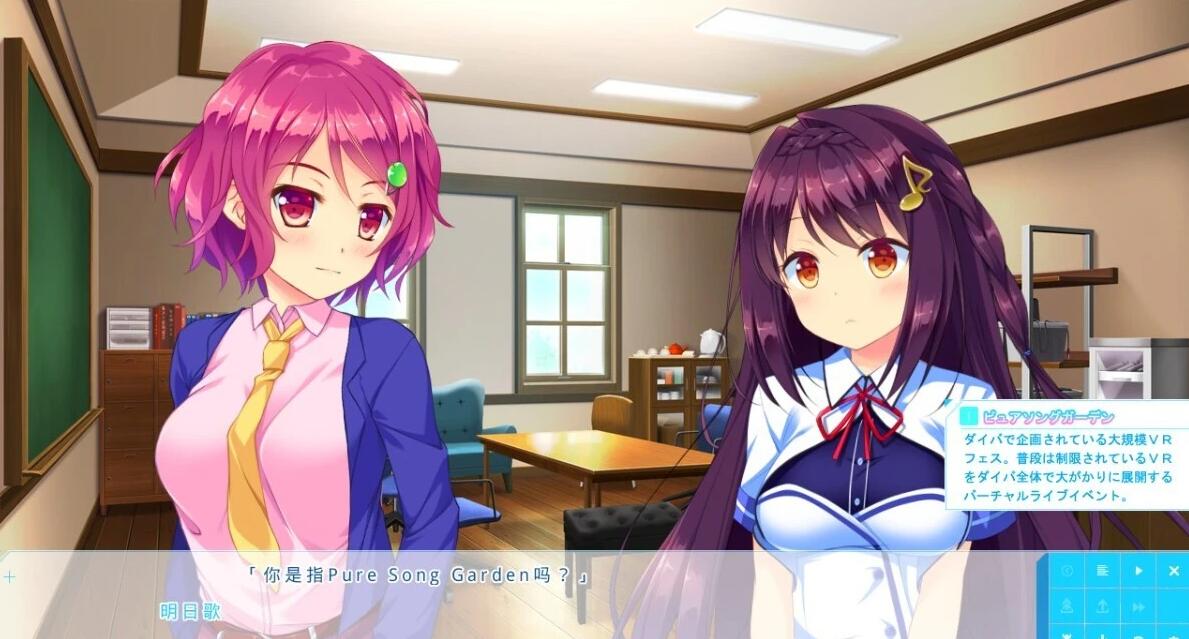1189x639 pixels.
Task: Click the circled back-arrow icon
Action: 1067,570
